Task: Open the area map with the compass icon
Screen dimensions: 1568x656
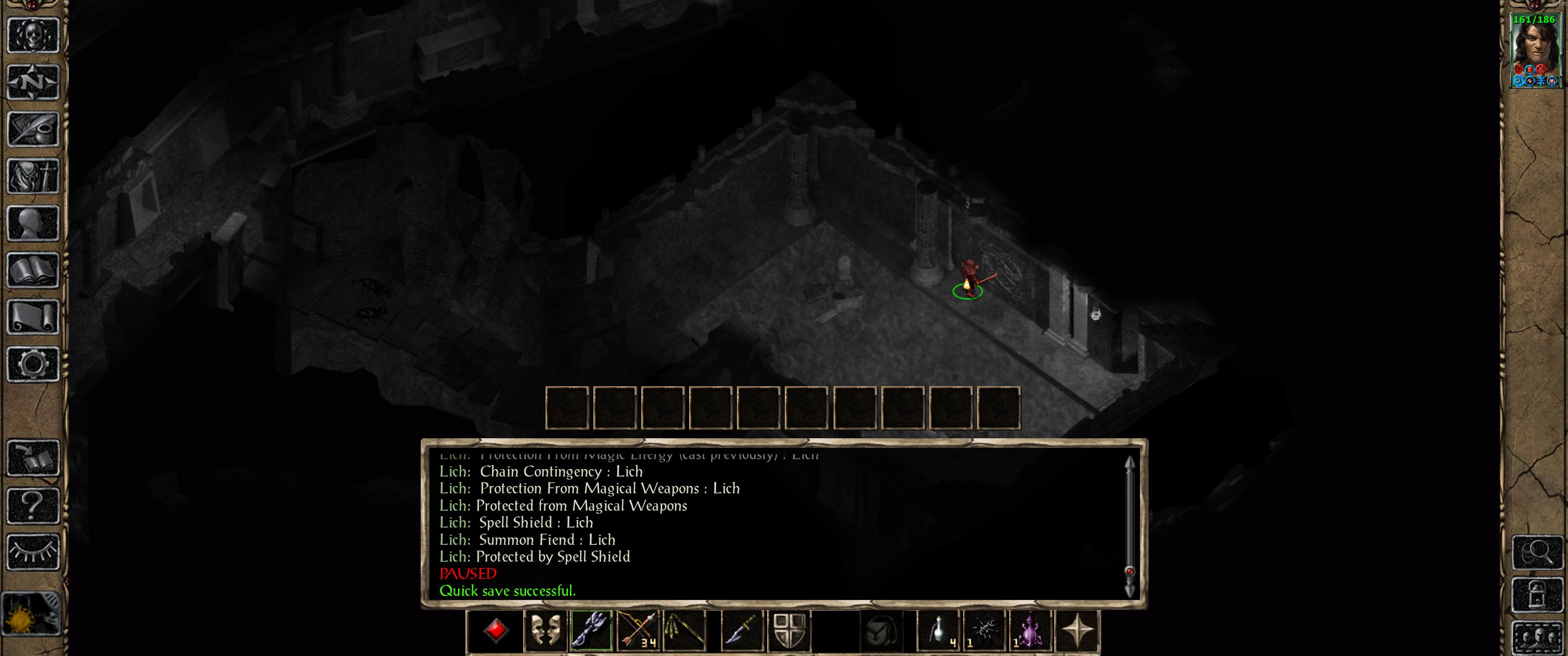Action: (33, 82)
